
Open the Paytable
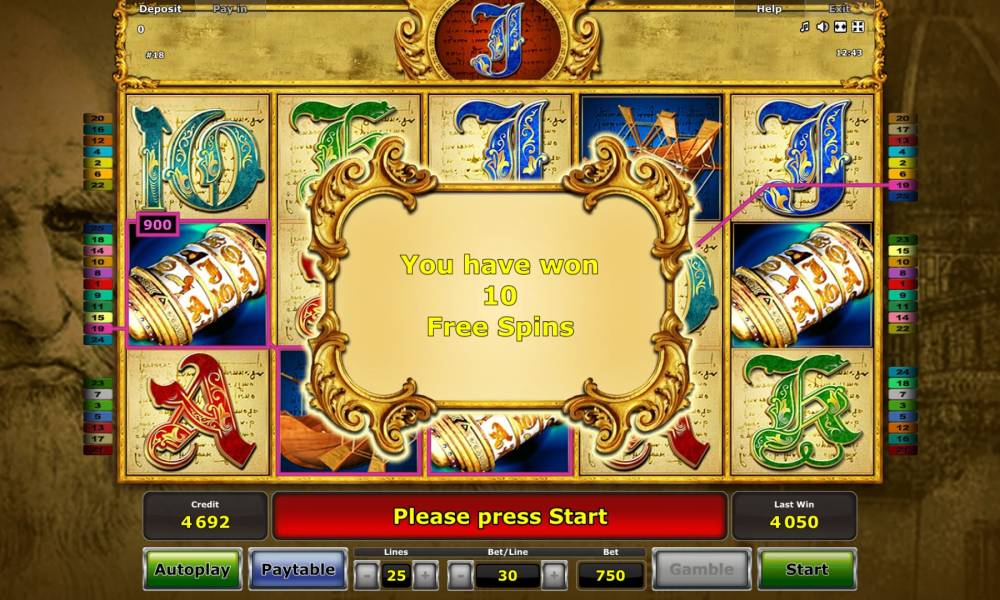[298, 569]
